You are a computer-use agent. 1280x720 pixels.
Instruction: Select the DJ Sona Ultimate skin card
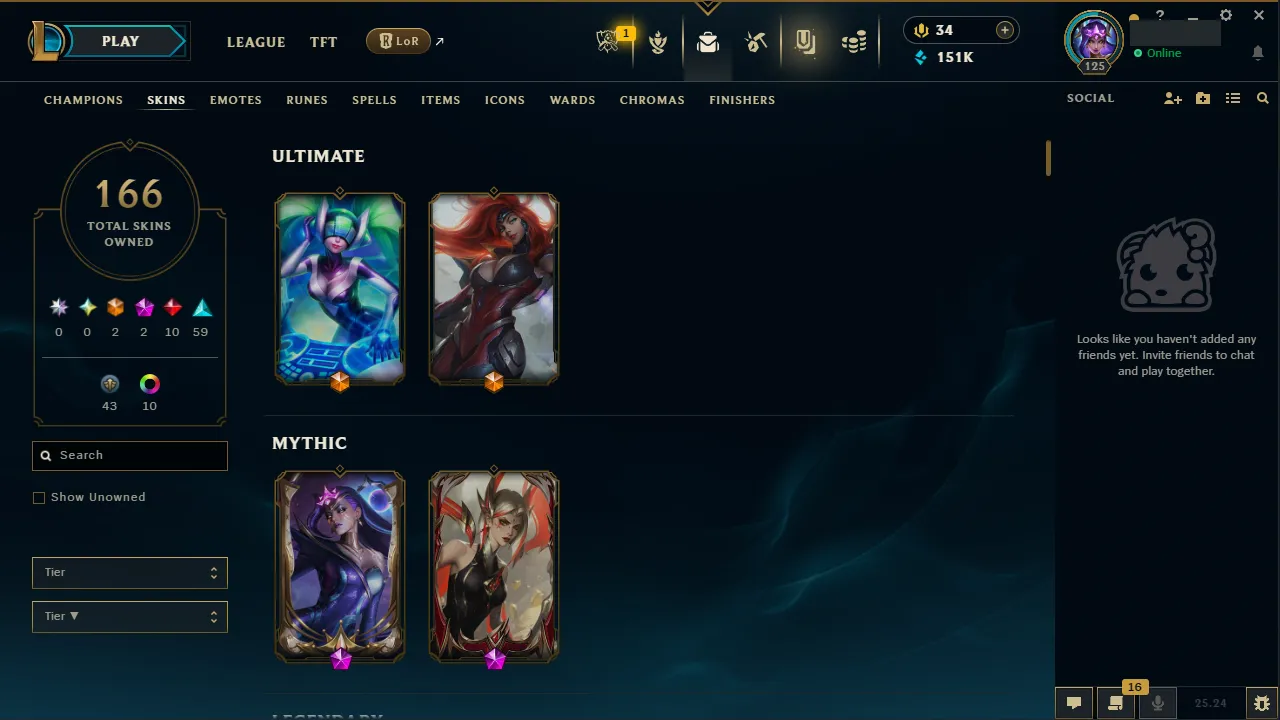[340, 289]
